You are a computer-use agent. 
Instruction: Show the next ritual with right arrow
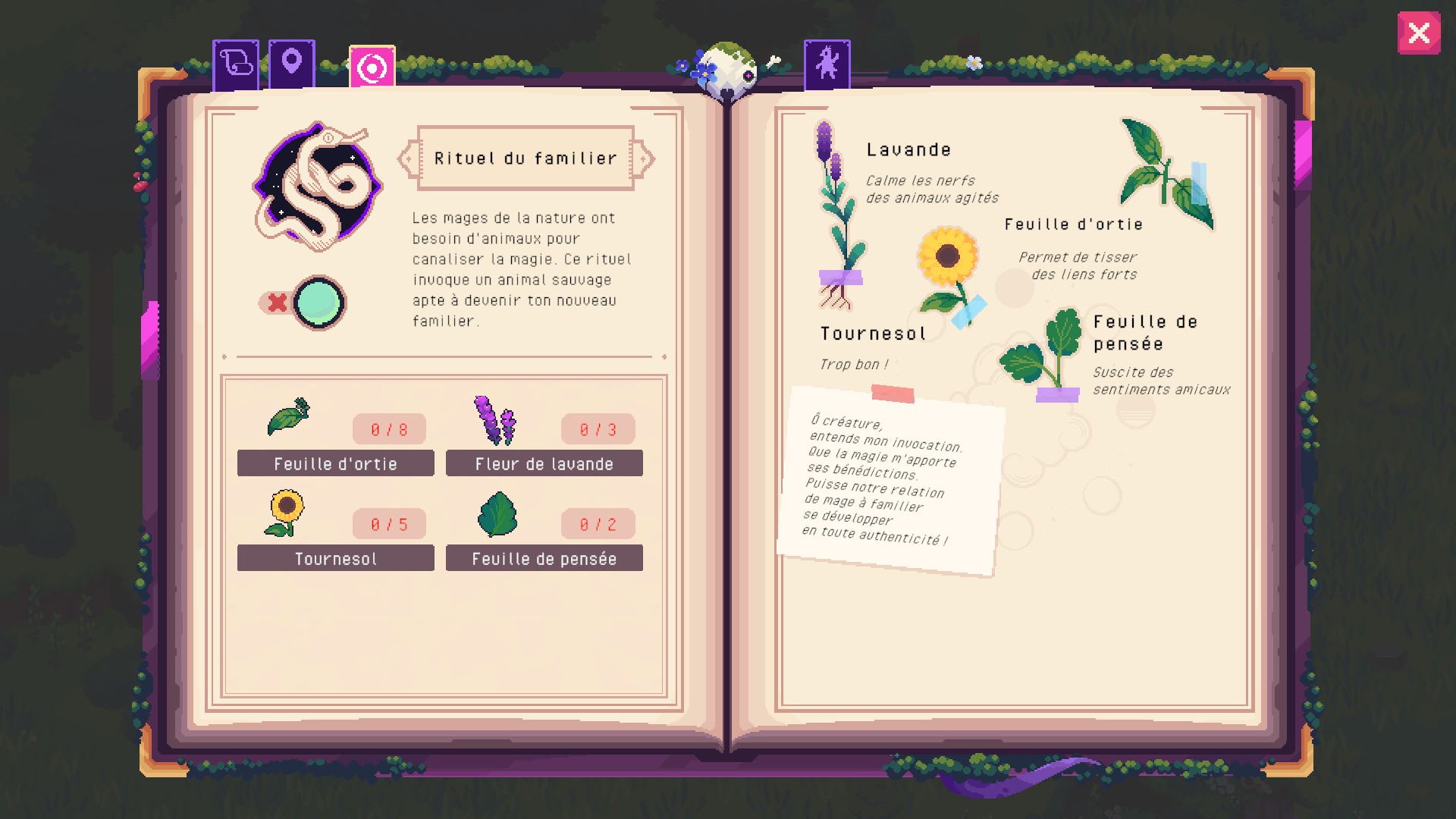point(644,159)
